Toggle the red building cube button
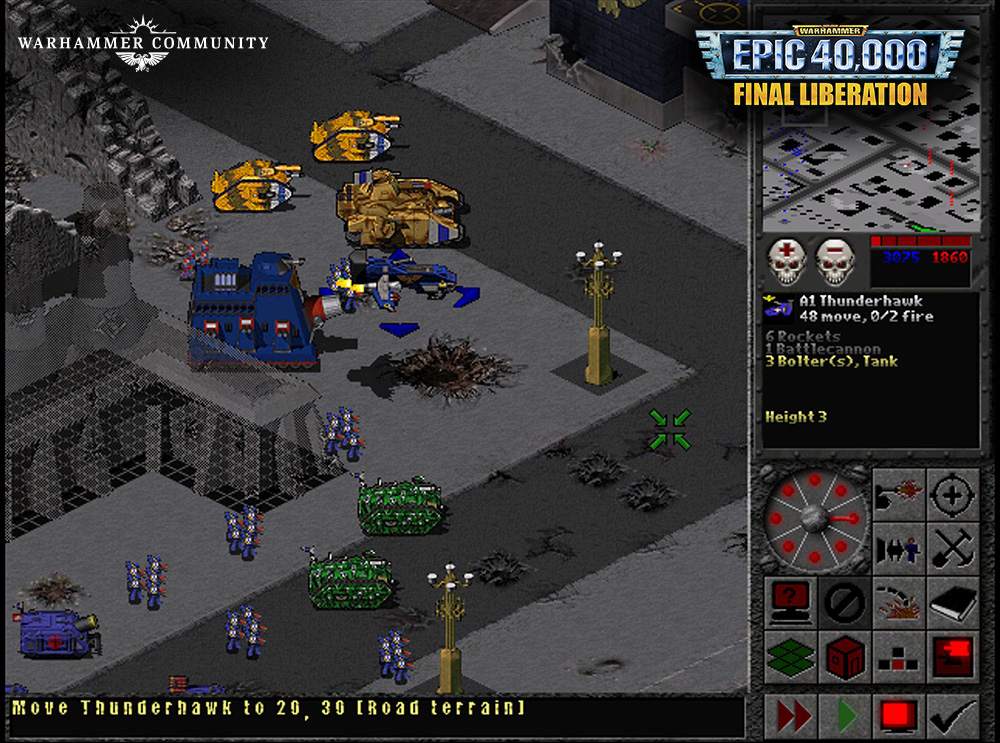Viewport: 1000px width, 743px height. [x=844, y=656]
